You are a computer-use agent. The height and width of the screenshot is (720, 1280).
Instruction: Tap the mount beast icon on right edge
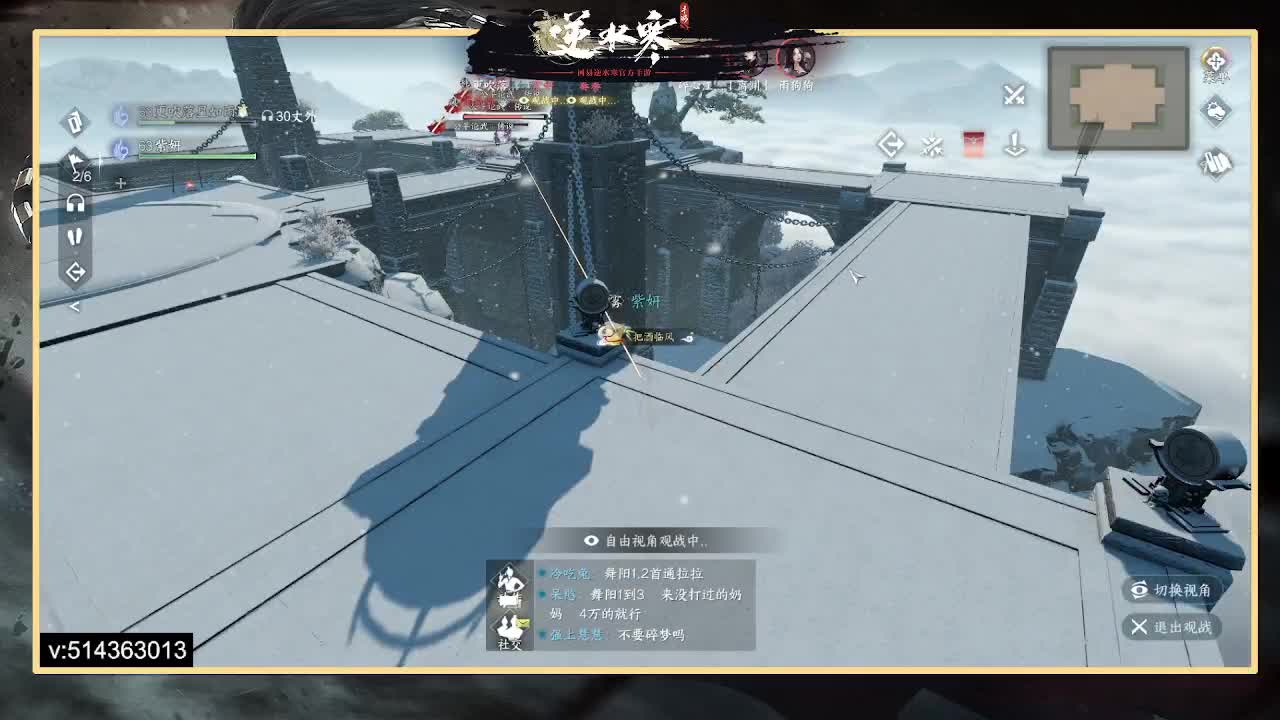pyautogui.click(x=1215, y=113)
